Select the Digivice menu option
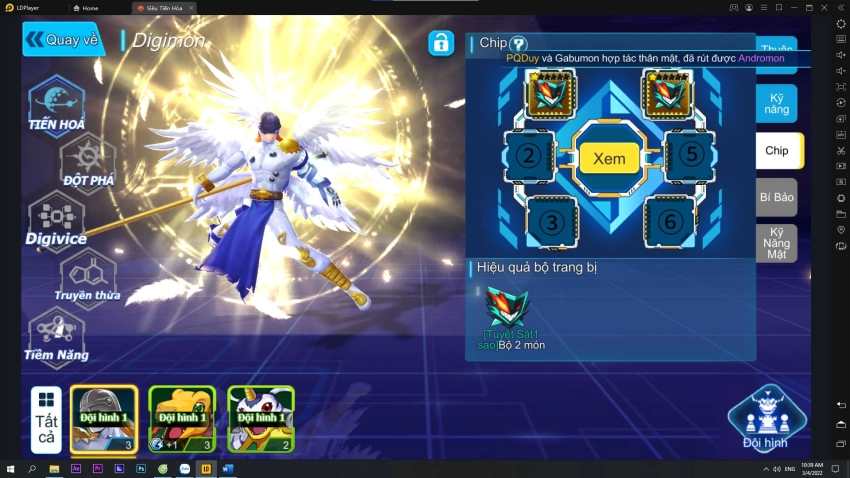The image size is (850, 478). (56, 219)
